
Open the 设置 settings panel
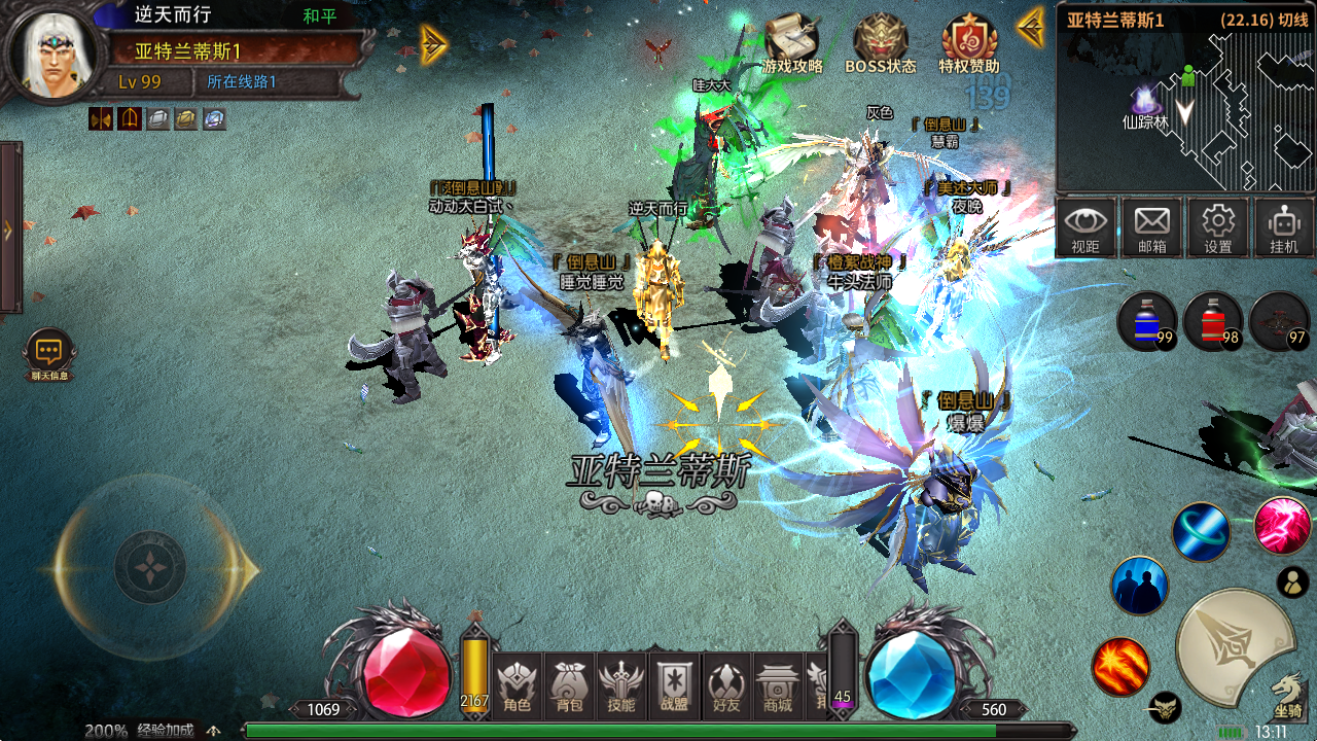[x=1216, y=227]
